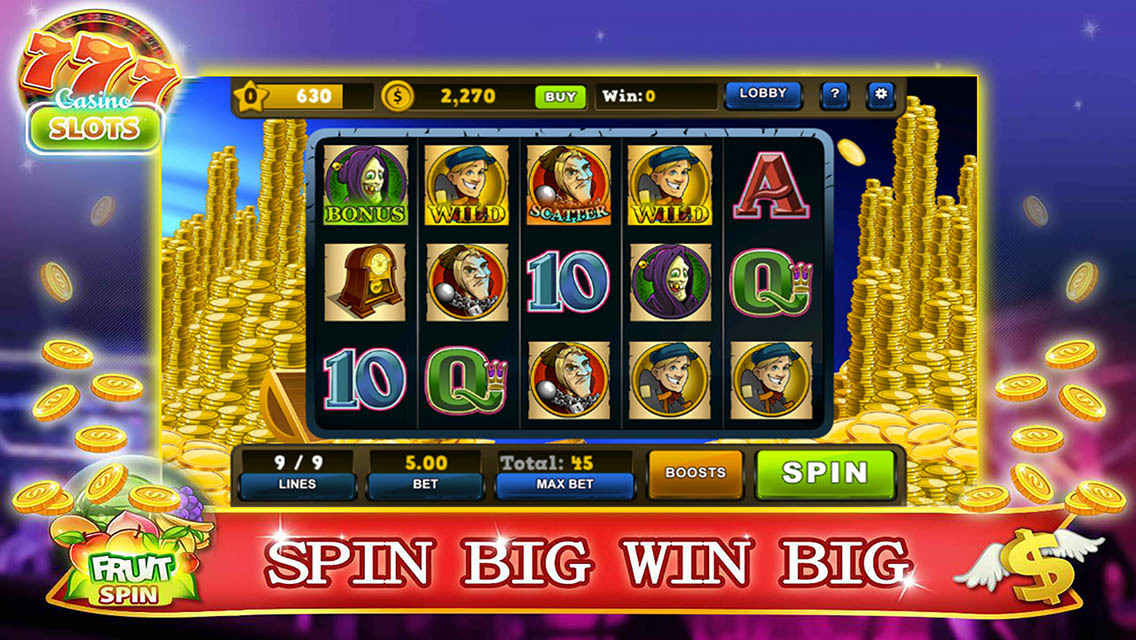Image resolution: width=1136 pixels, height=640 pixels.
Task: Buy more coins with BUY button
Action: [x=560, y=97]
